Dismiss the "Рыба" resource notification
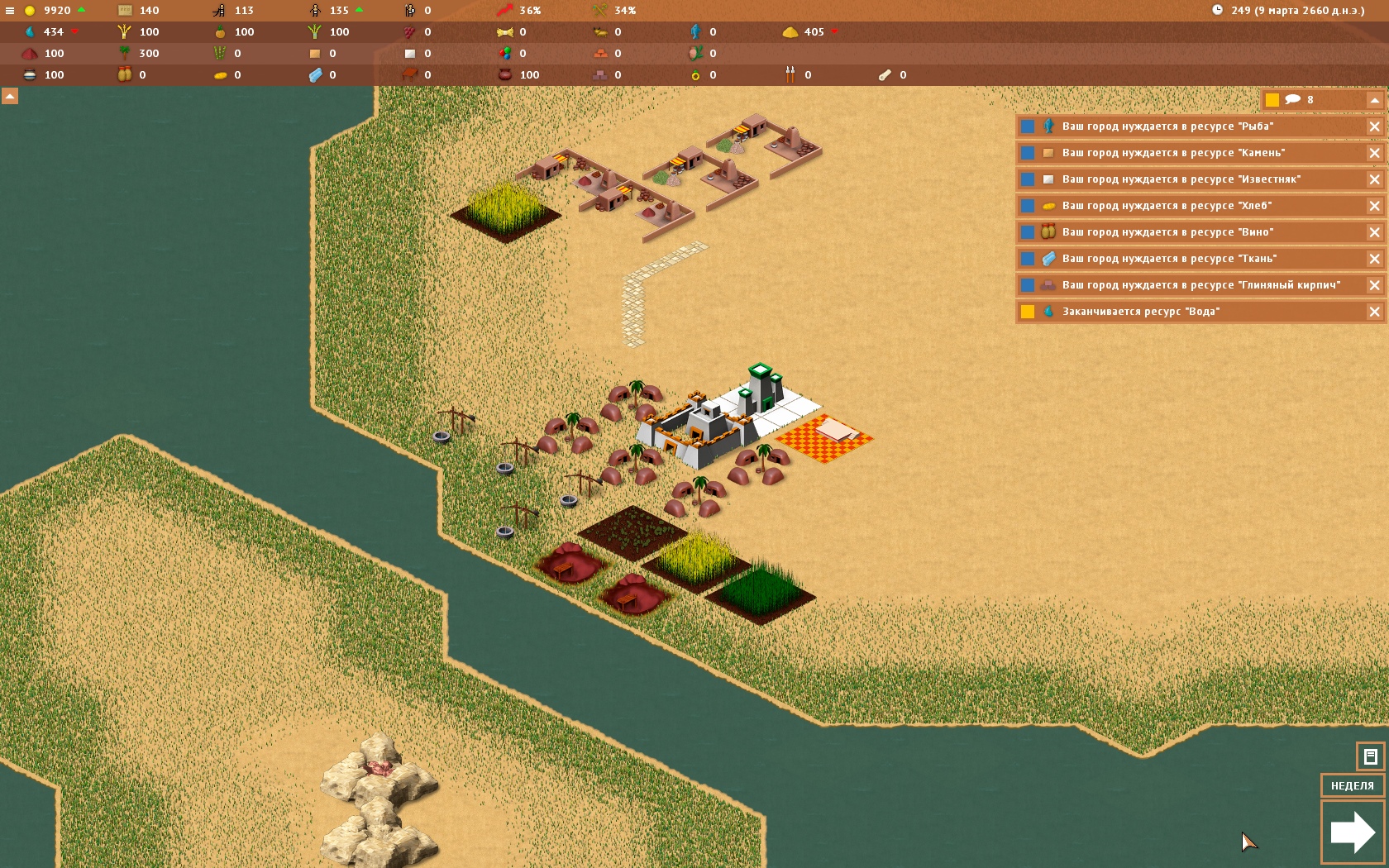Image resolution: width=1389 pixels, height=868 pixels. tap(1374, 126)
